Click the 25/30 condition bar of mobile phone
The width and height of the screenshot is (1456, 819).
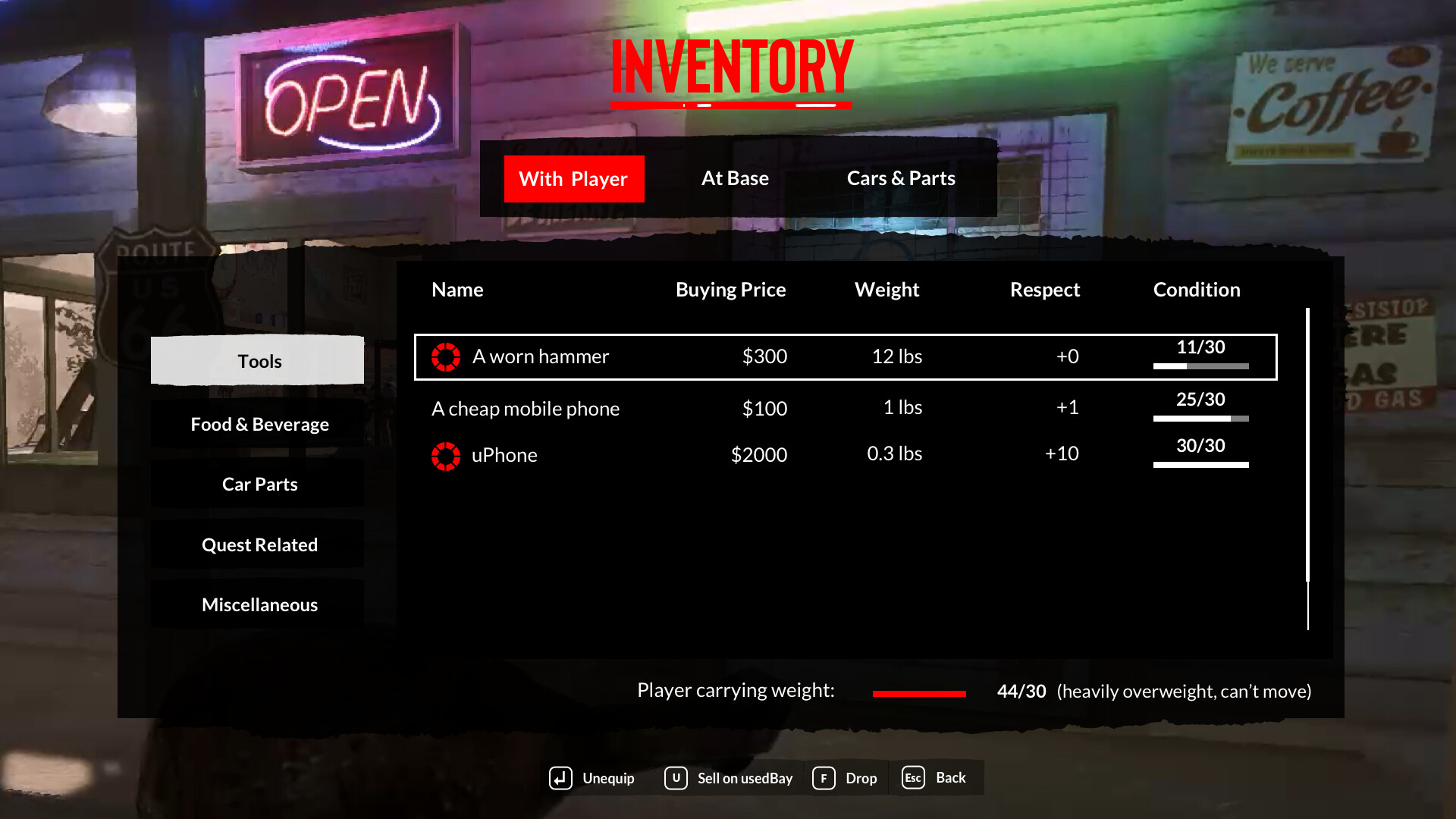(x=1200, y=418)
